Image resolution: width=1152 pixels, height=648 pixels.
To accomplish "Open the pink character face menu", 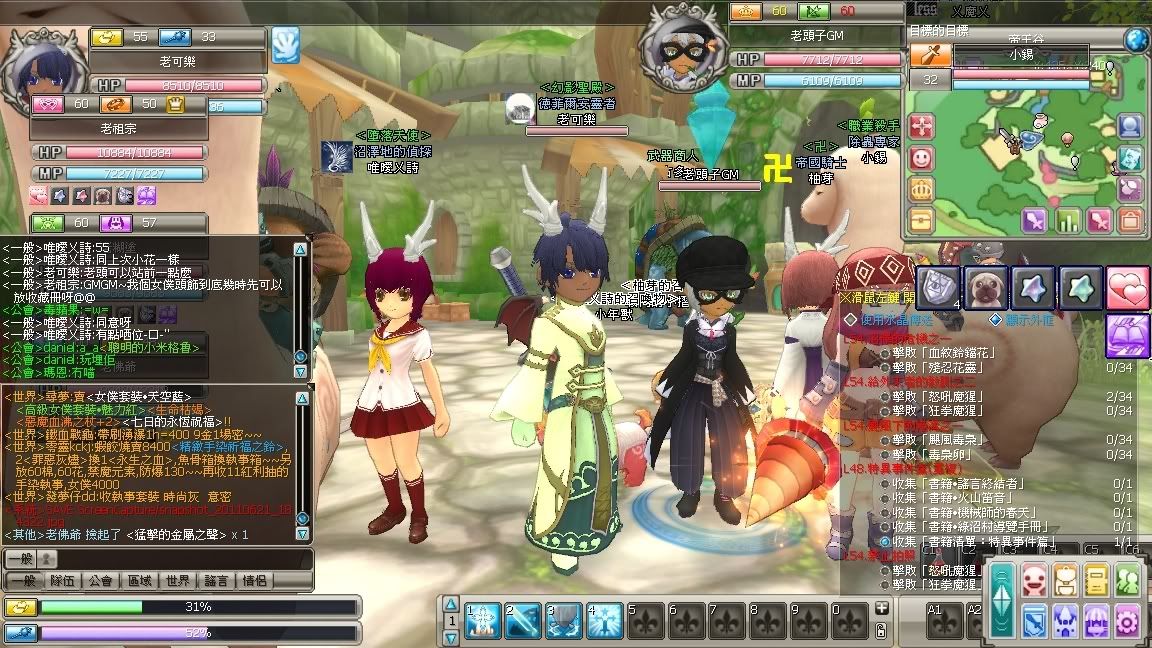I will coord(1034,580).
